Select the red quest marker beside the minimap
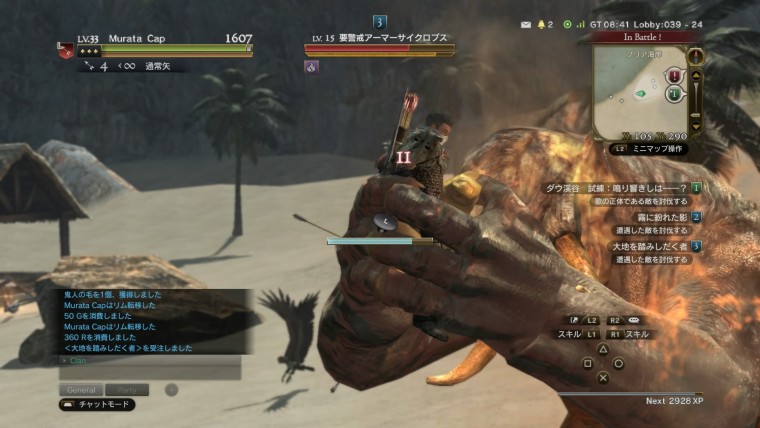 (x=674, y=76)
